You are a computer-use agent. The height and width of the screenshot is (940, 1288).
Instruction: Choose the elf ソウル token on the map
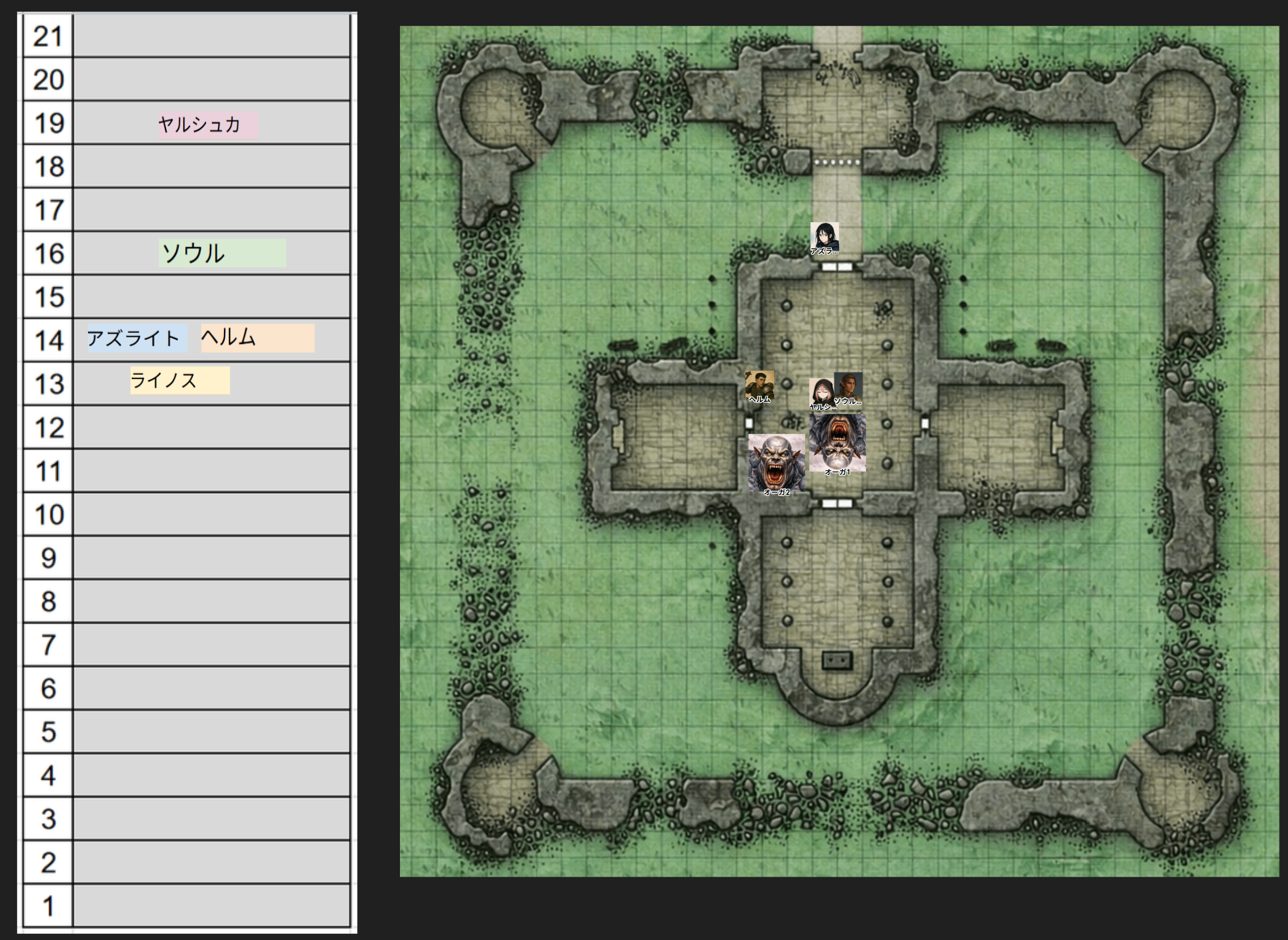click(x=849, y=386)
